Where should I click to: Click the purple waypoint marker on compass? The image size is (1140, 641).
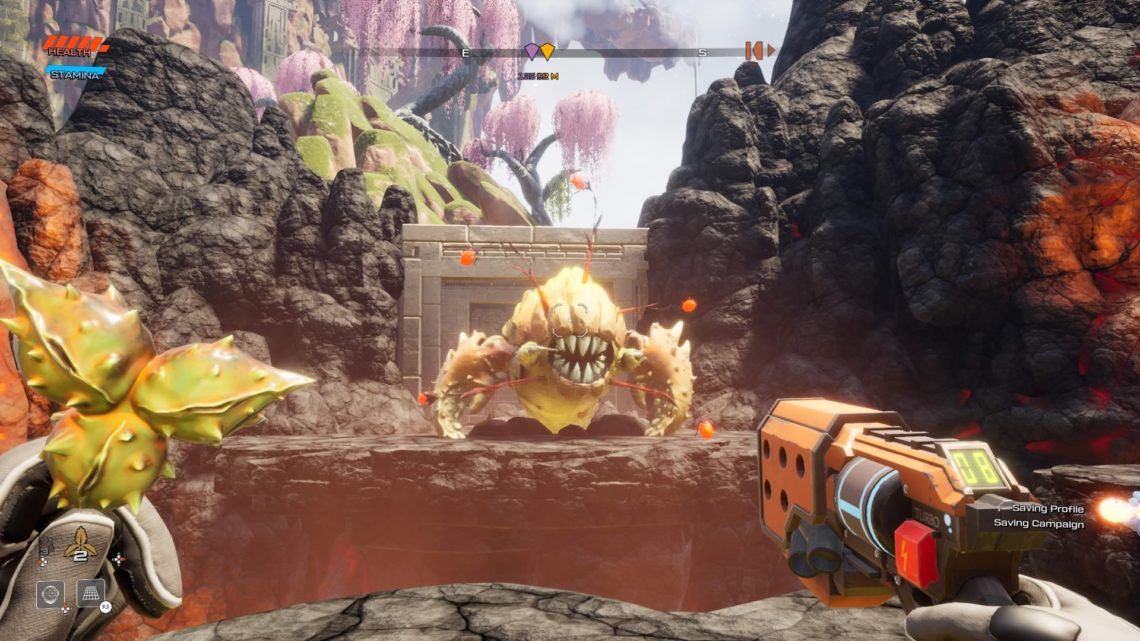coord(532,51)
